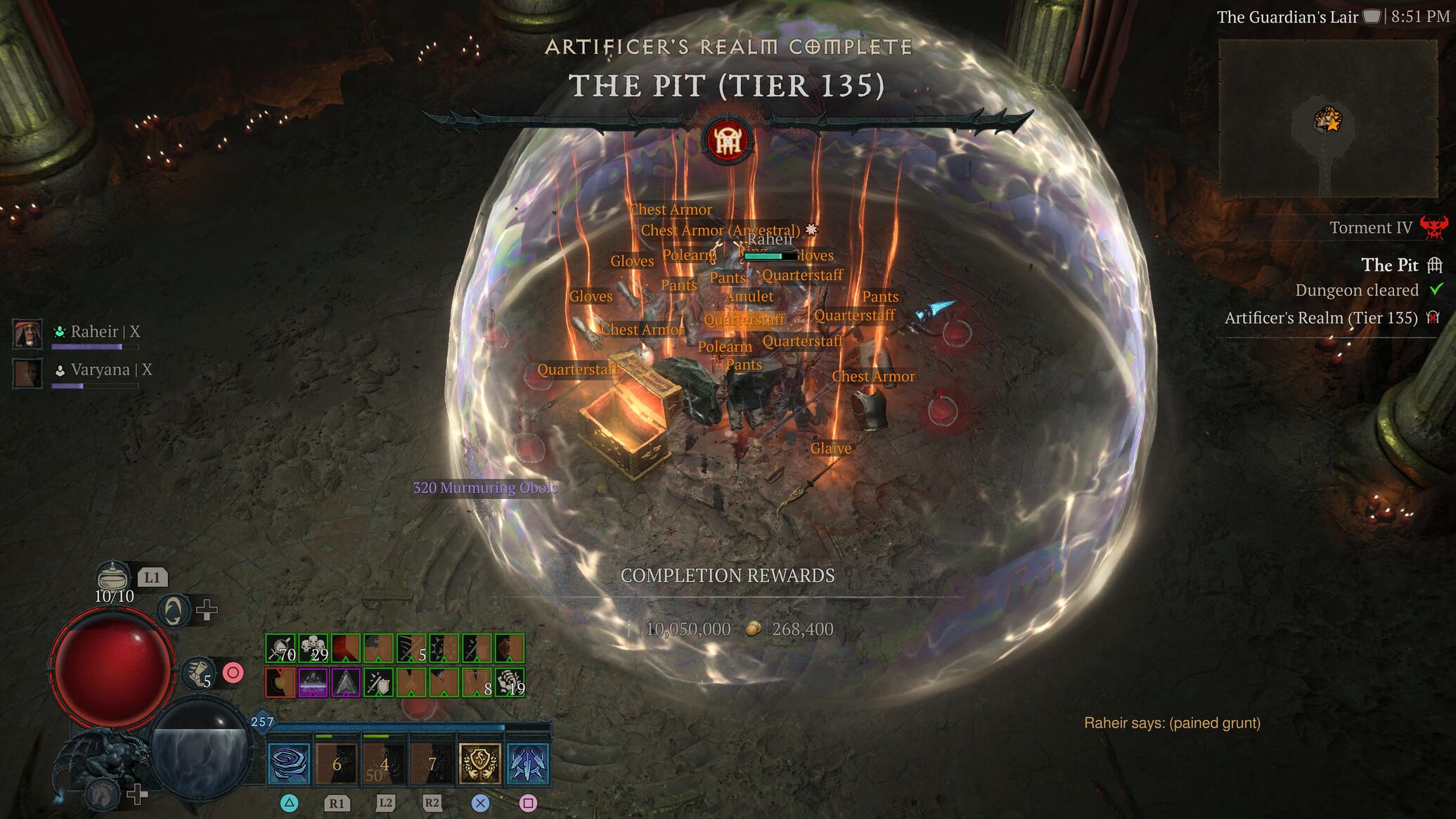Click the Torment IV difficulty indicator

click(1371, 228)
